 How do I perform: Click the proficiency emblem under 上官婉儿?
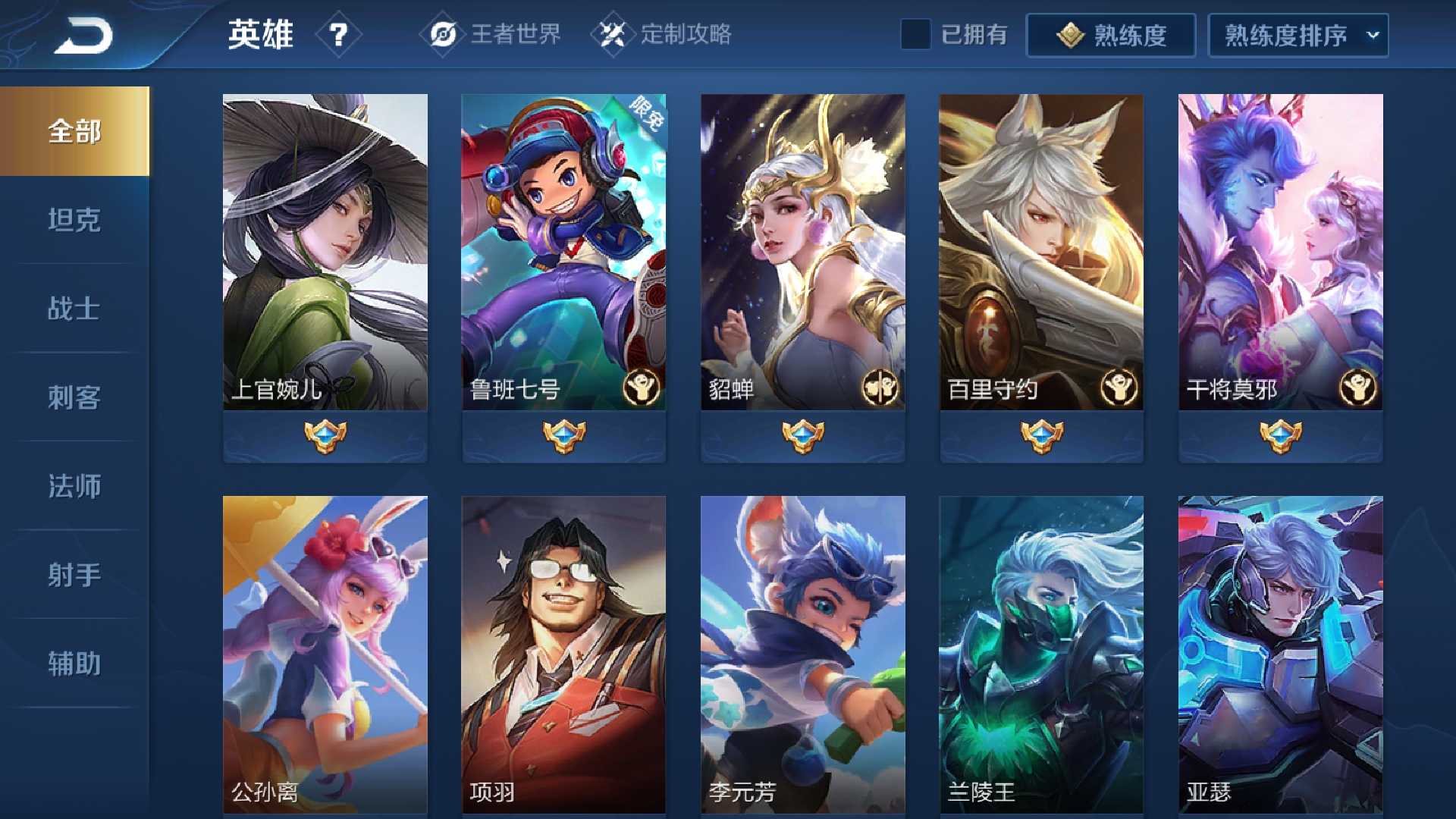click(x=325, y=436)
